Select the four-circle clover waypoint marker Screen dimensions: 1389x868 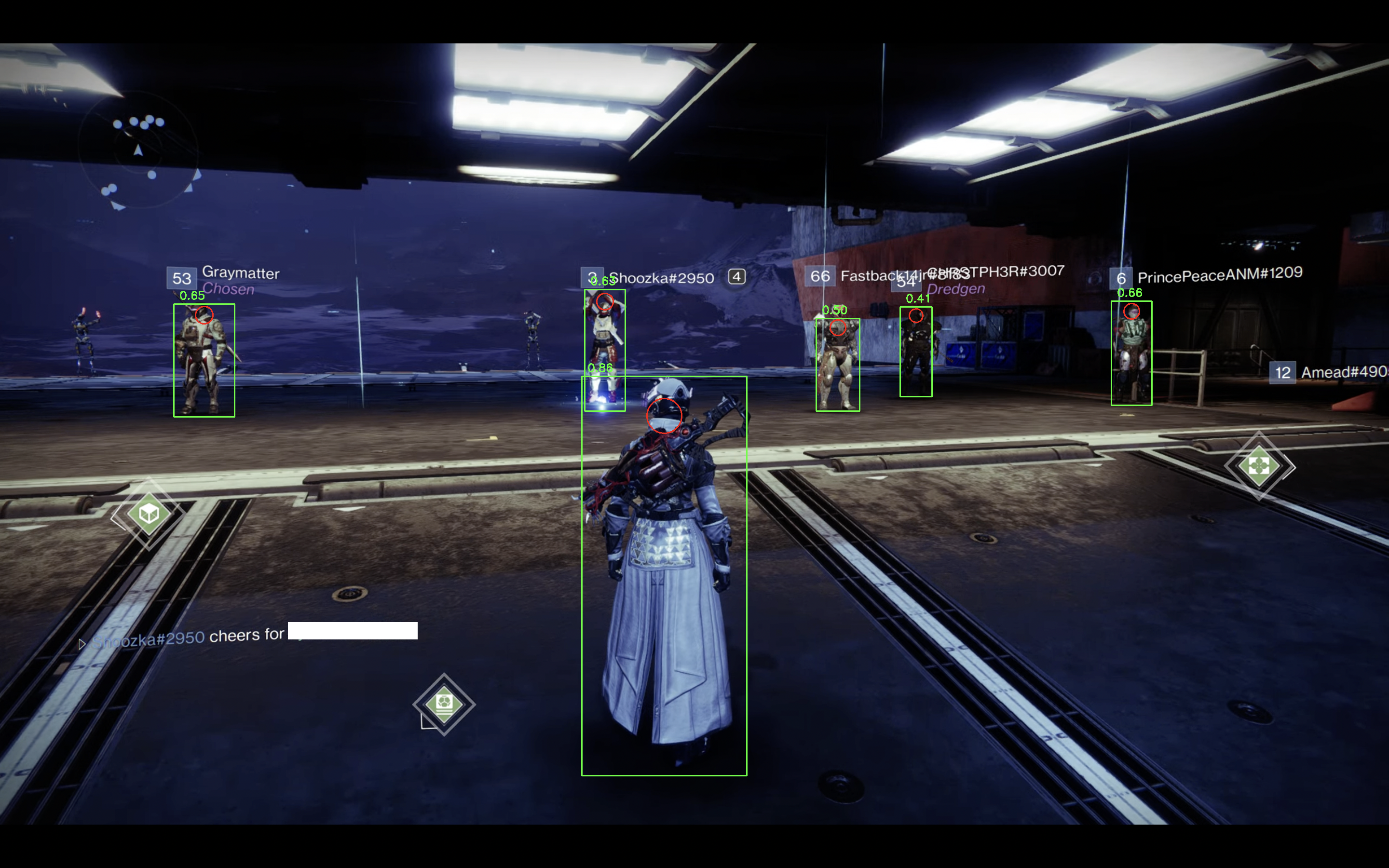[x=1259, y=465]
